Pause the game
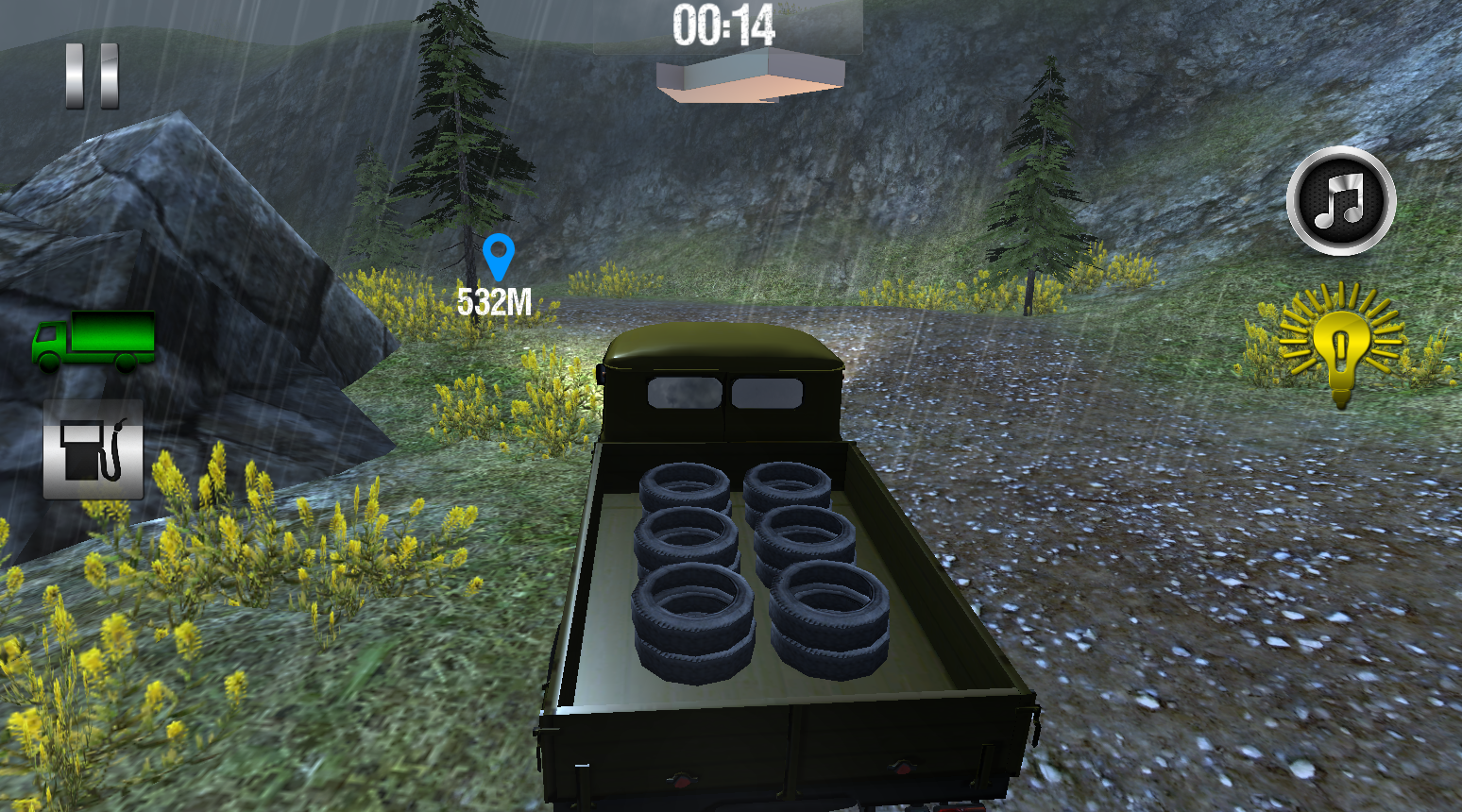This screenshot has height=812, width=1462. coord(93,76)
